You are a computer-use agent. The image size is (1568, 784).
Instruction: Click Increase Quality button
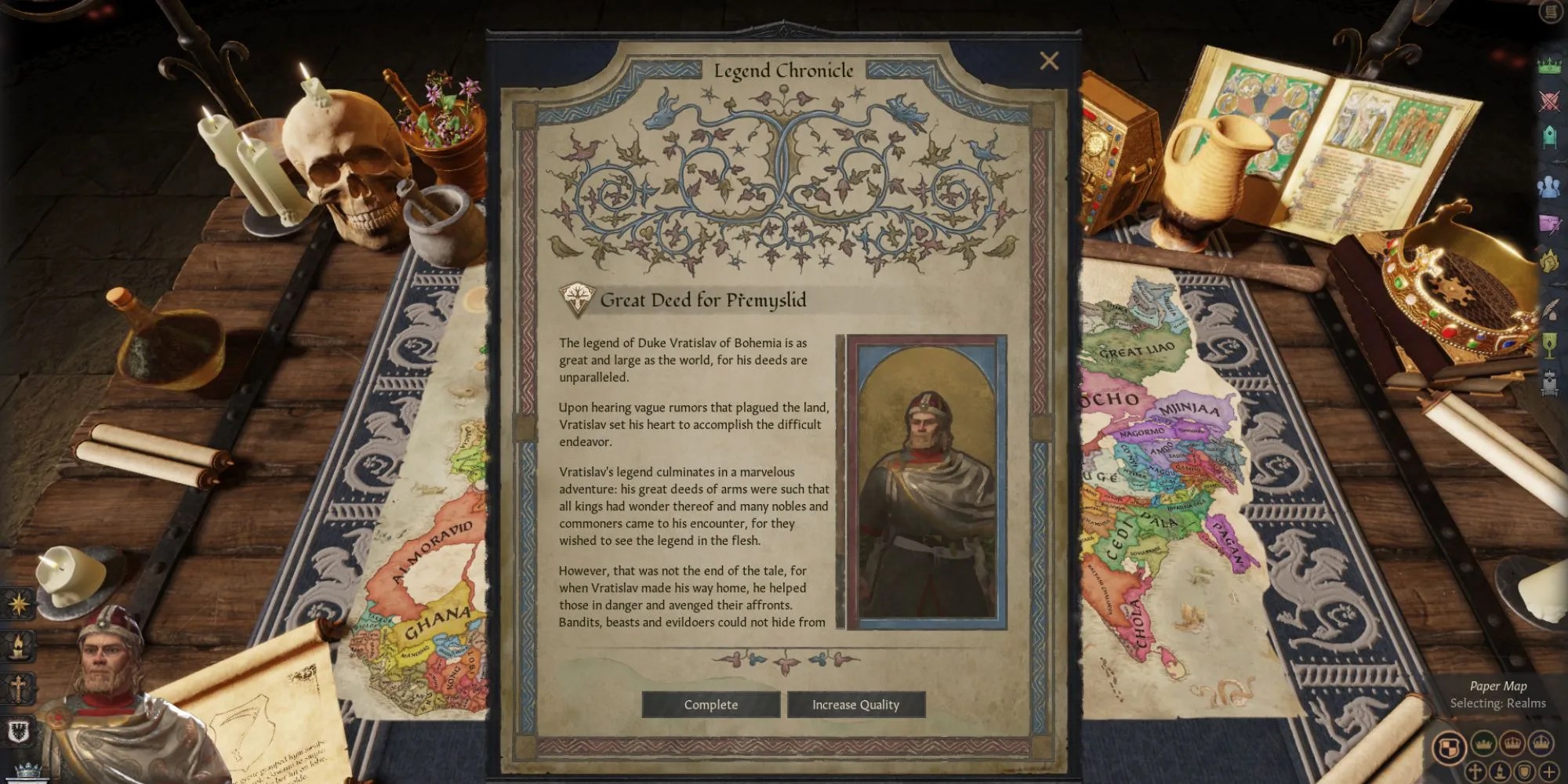pos(855,705)
